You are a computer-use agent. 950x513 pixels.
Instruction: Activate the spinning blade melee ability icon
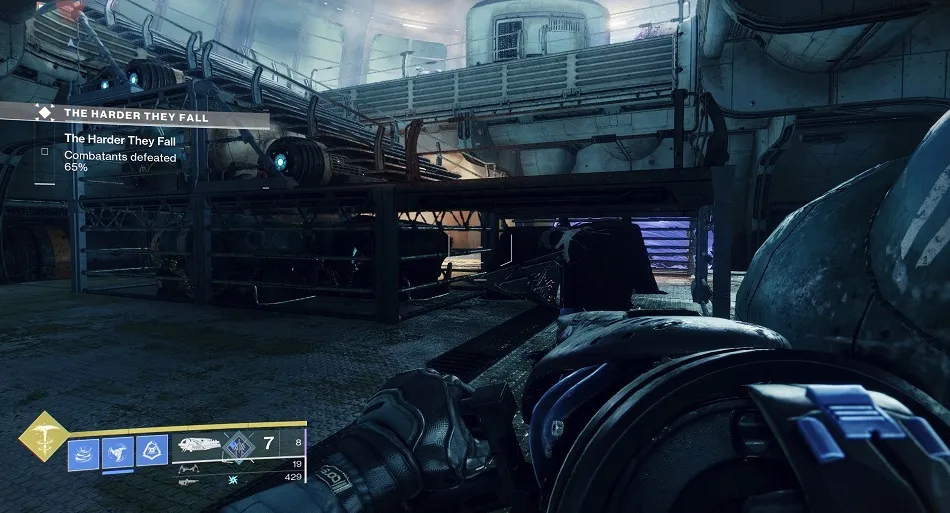pos(117,452)
